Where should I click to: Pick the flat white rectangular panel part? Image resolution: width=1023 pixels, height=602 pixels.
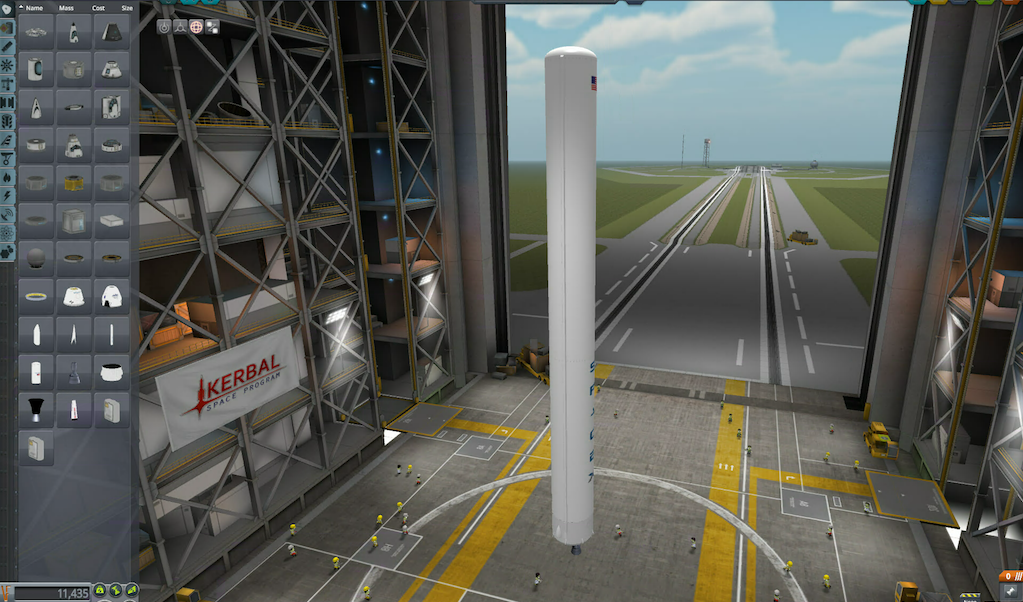pos(111,220)
